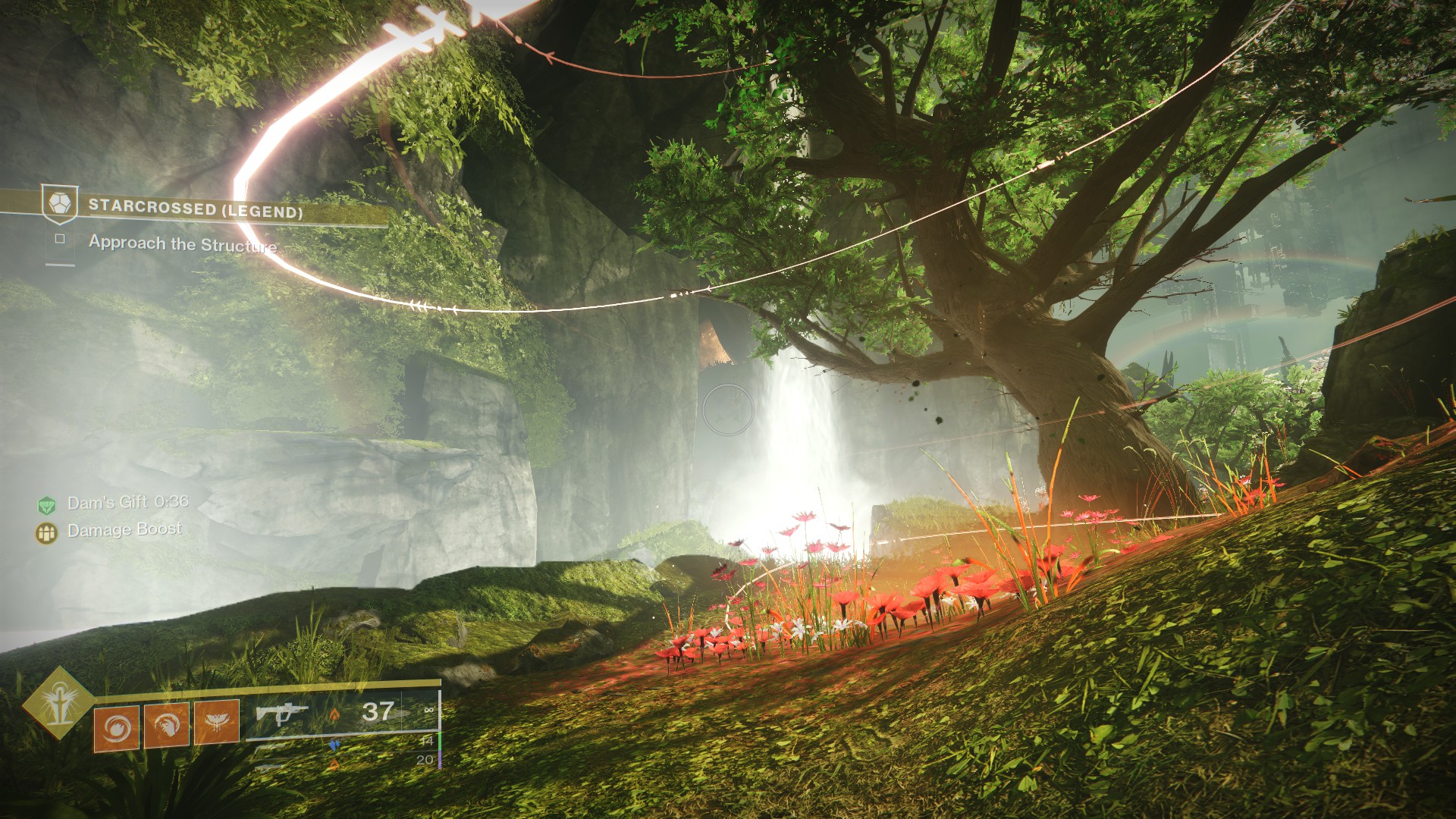Inspect the Dam's Gift buff icon
The image size is (1456, 819).
(47, 505)
